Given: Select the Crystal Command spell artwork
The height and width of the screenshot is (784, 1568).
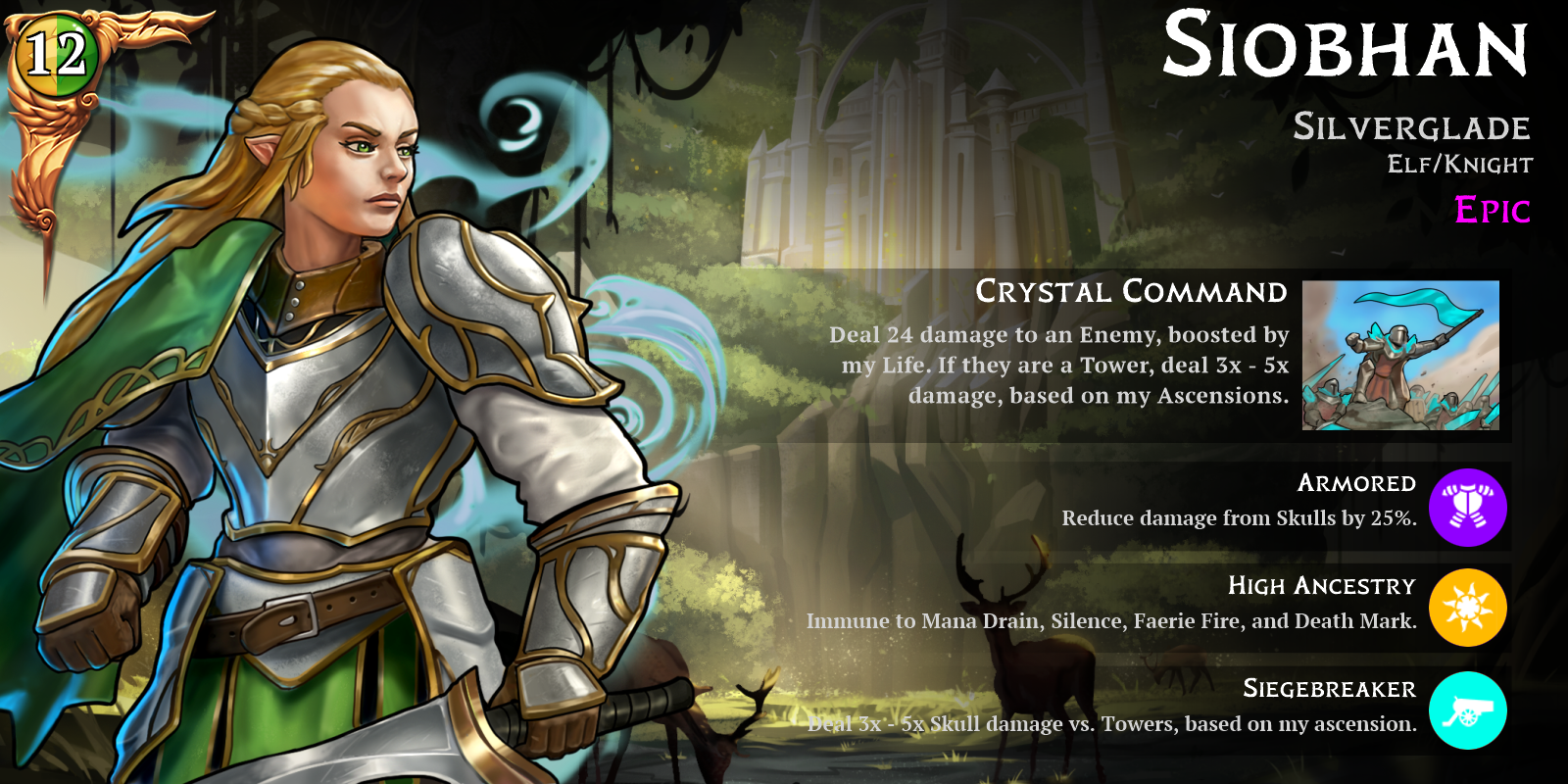Looking at the screenshot, I should click(1400, 355).
